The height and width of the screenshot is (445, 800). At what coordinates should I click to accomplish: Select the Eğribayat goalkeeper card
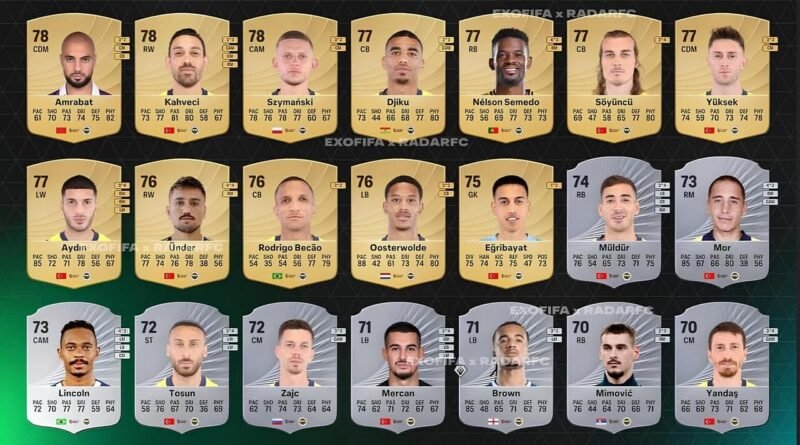click(506, 222)
